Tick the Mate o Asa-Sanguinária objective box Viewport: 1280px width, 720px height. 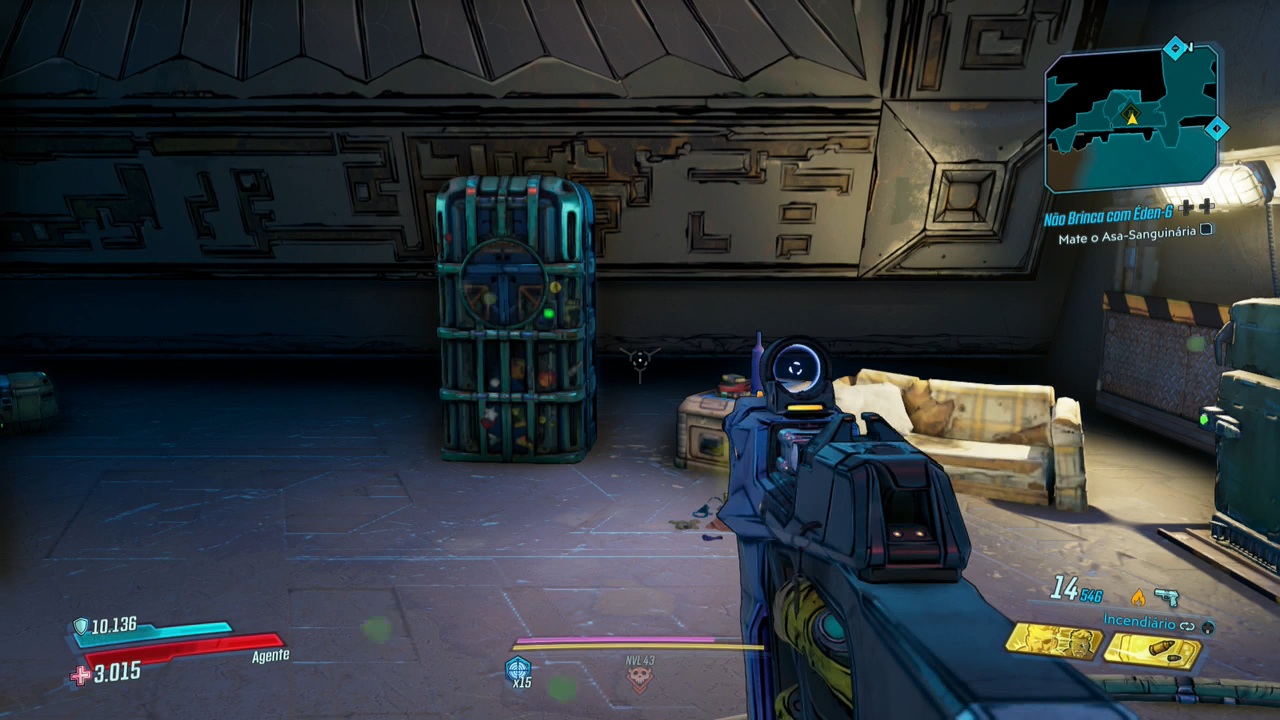click(1207, 229)
